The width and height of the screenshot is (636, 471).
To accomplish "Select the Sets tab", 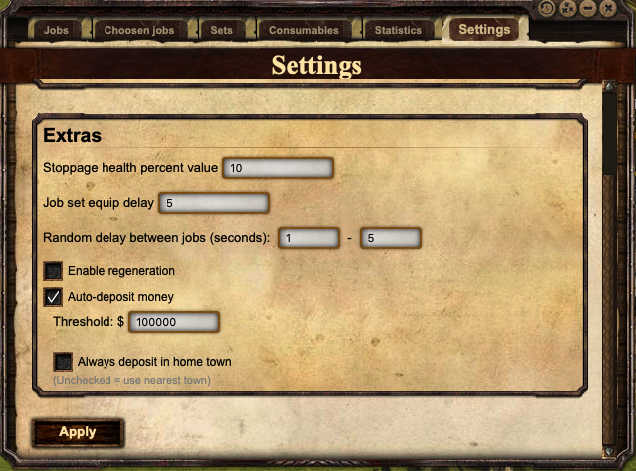I will tap(221, 30).
